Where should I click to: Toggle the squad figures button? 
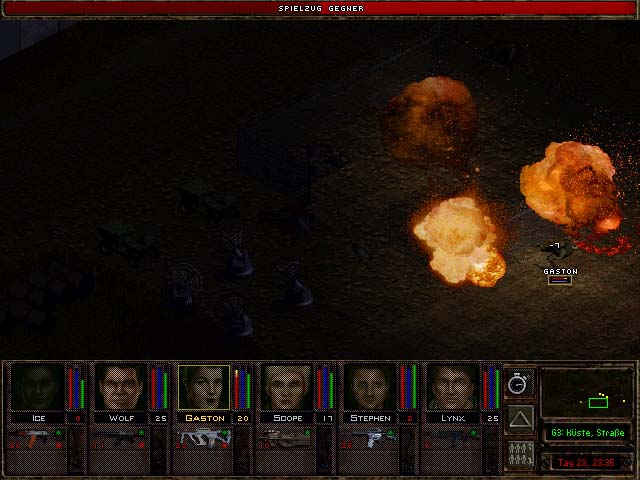pos(519,453)
